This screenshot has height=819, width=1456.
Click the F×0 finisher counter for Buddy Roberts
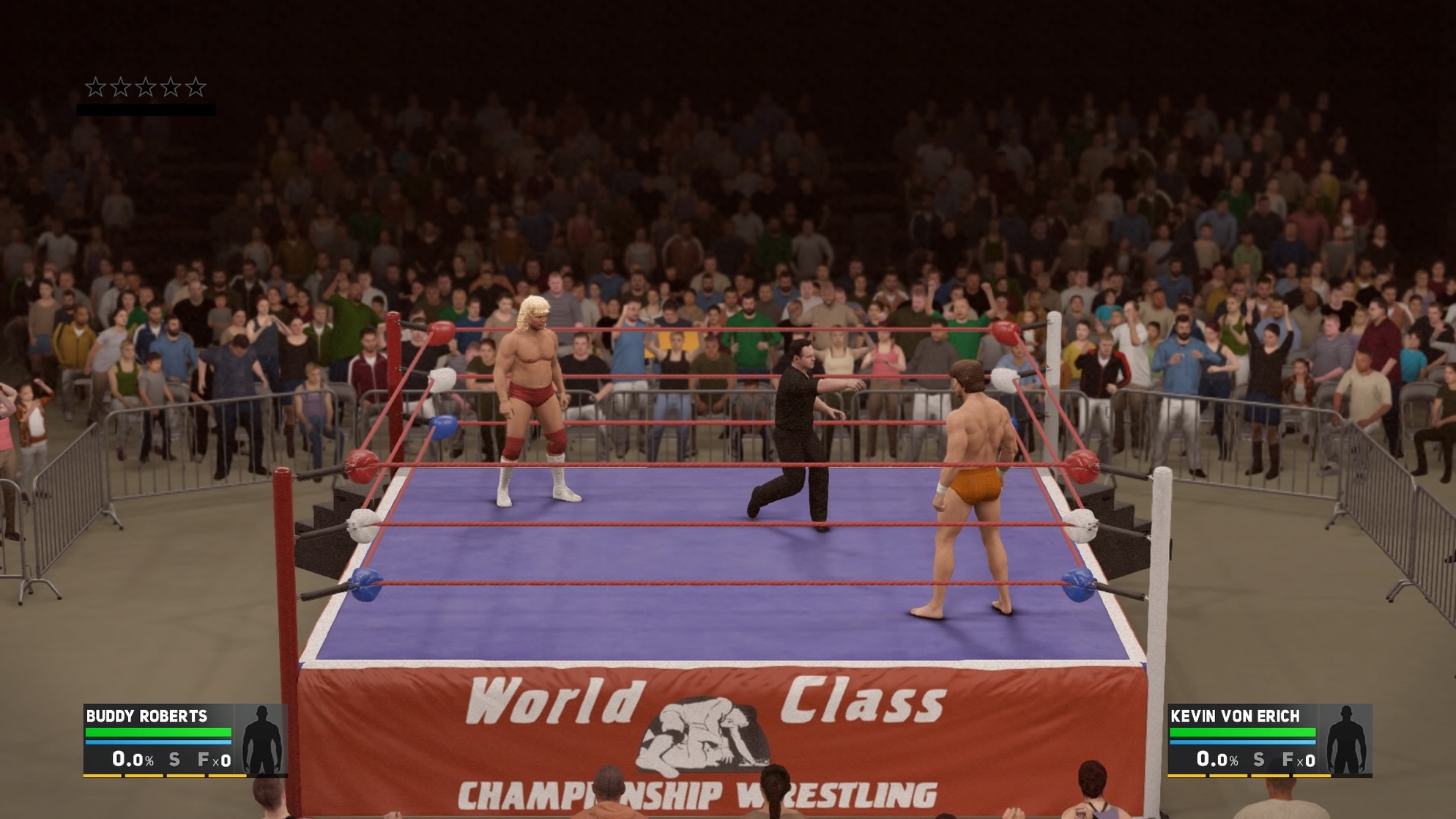(x=214, y=760)
